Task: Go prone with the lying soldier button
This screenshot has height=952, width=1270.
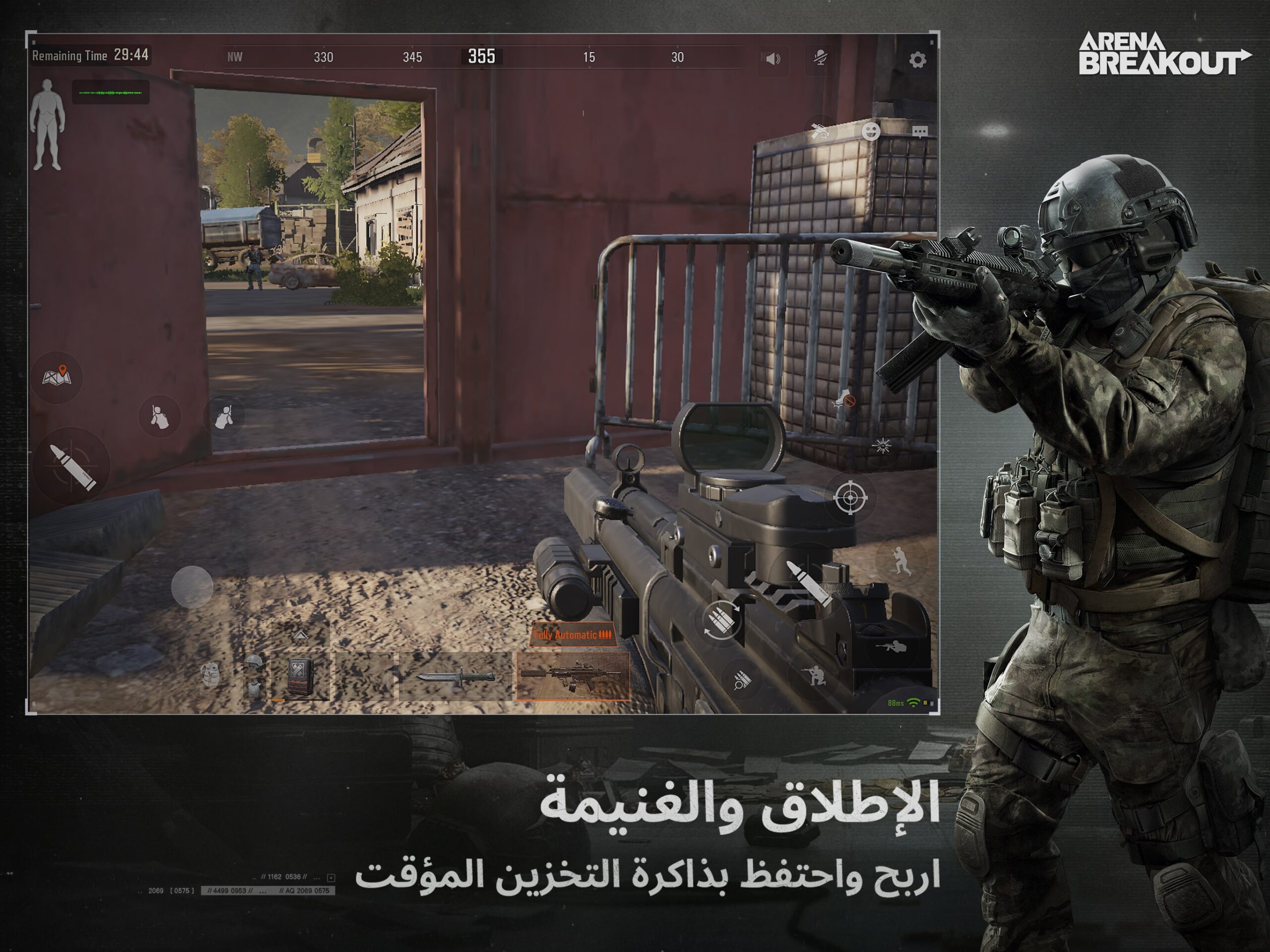Action: pyautogui.click(x=890, y=646)
